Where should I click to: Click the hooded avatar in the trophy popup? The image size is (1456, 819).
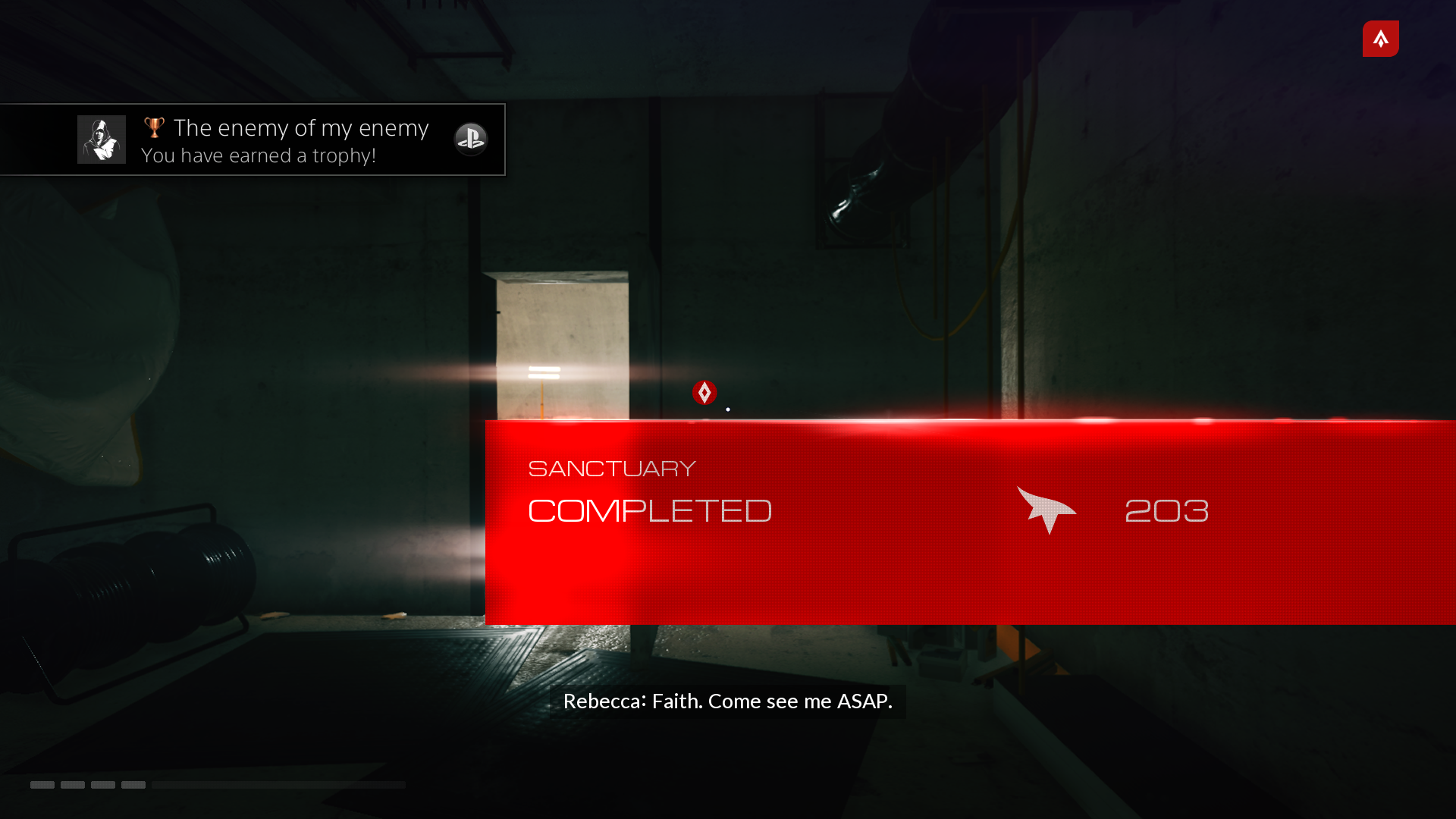point(101,139)
